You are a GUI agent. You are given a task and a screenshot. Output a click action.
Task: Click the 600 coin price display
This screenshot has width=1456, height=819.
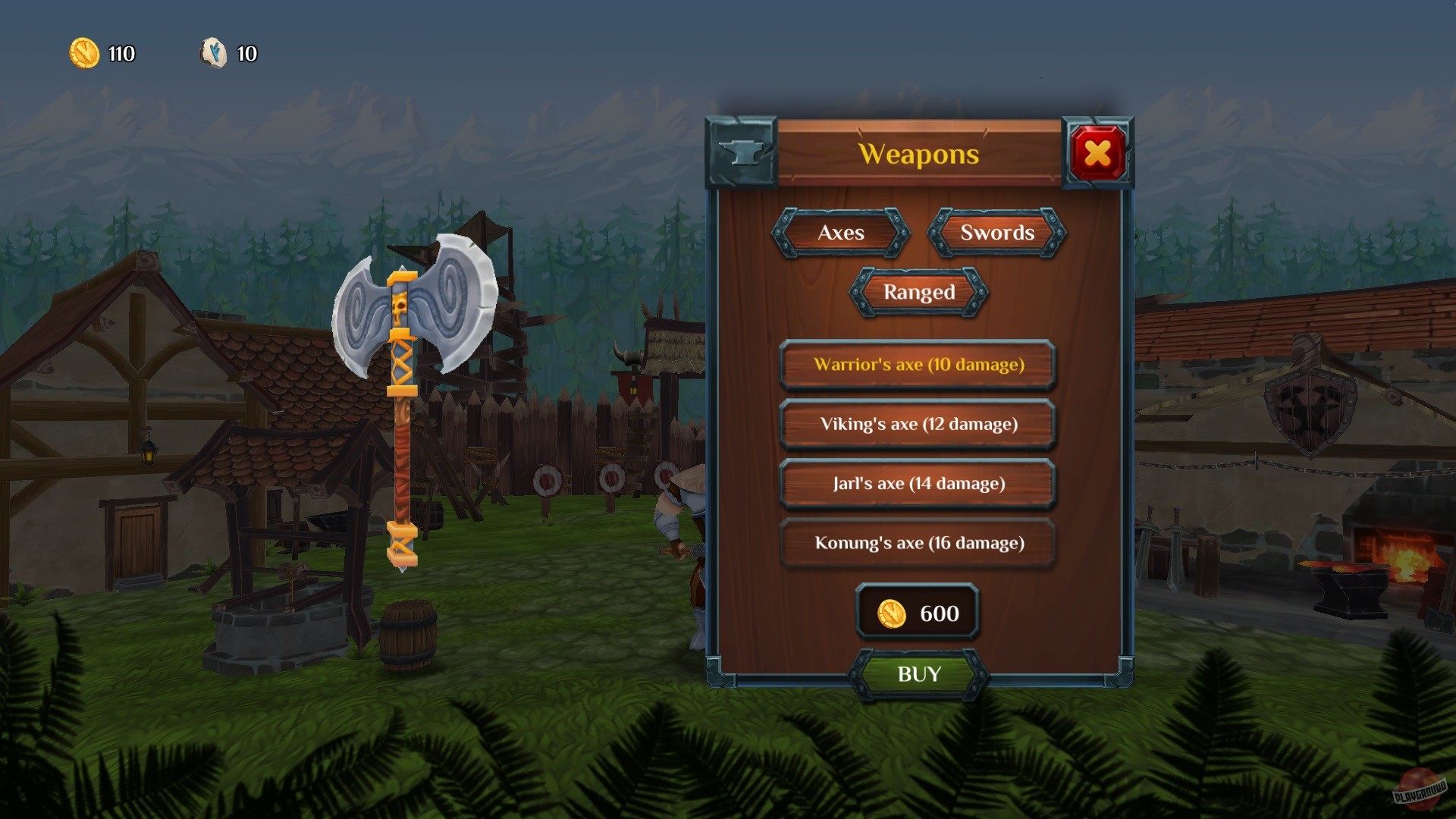[x=918, y=613]
